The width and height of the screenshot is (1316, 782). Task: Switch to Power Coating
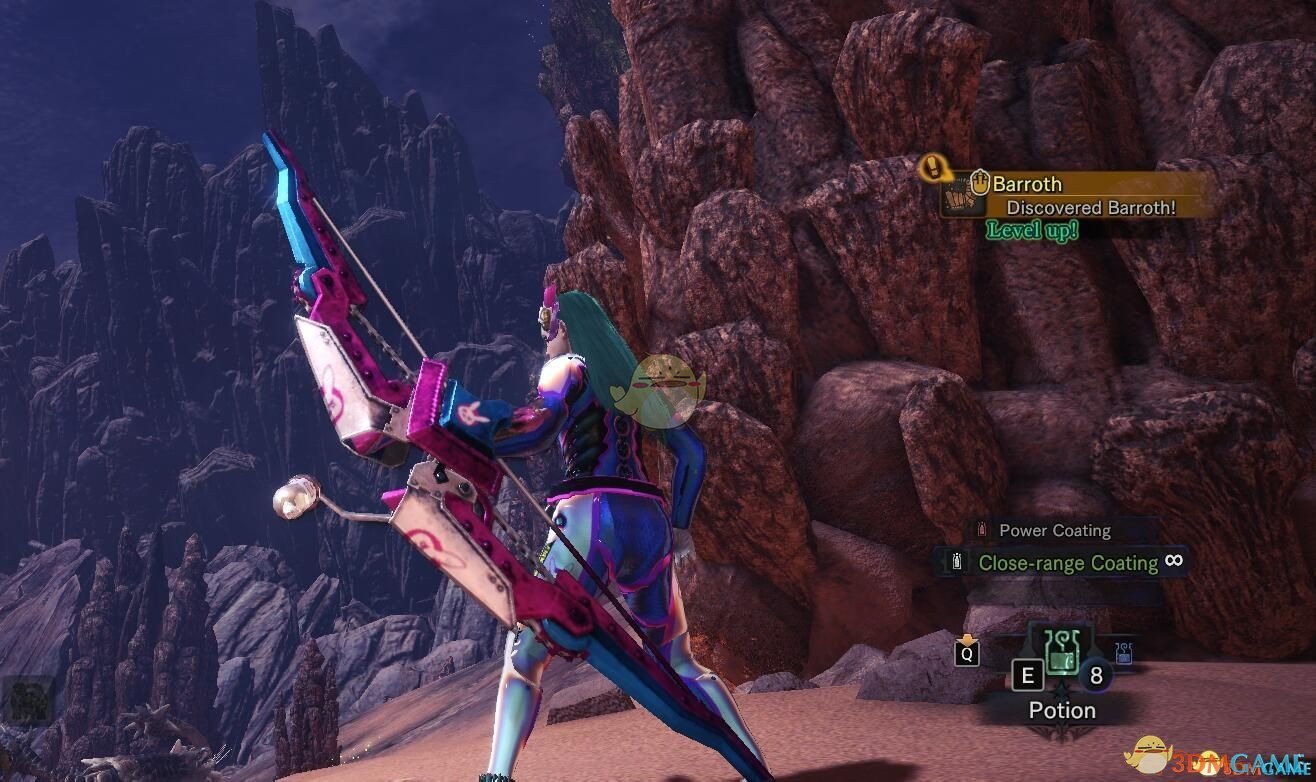pos(1054,531)
